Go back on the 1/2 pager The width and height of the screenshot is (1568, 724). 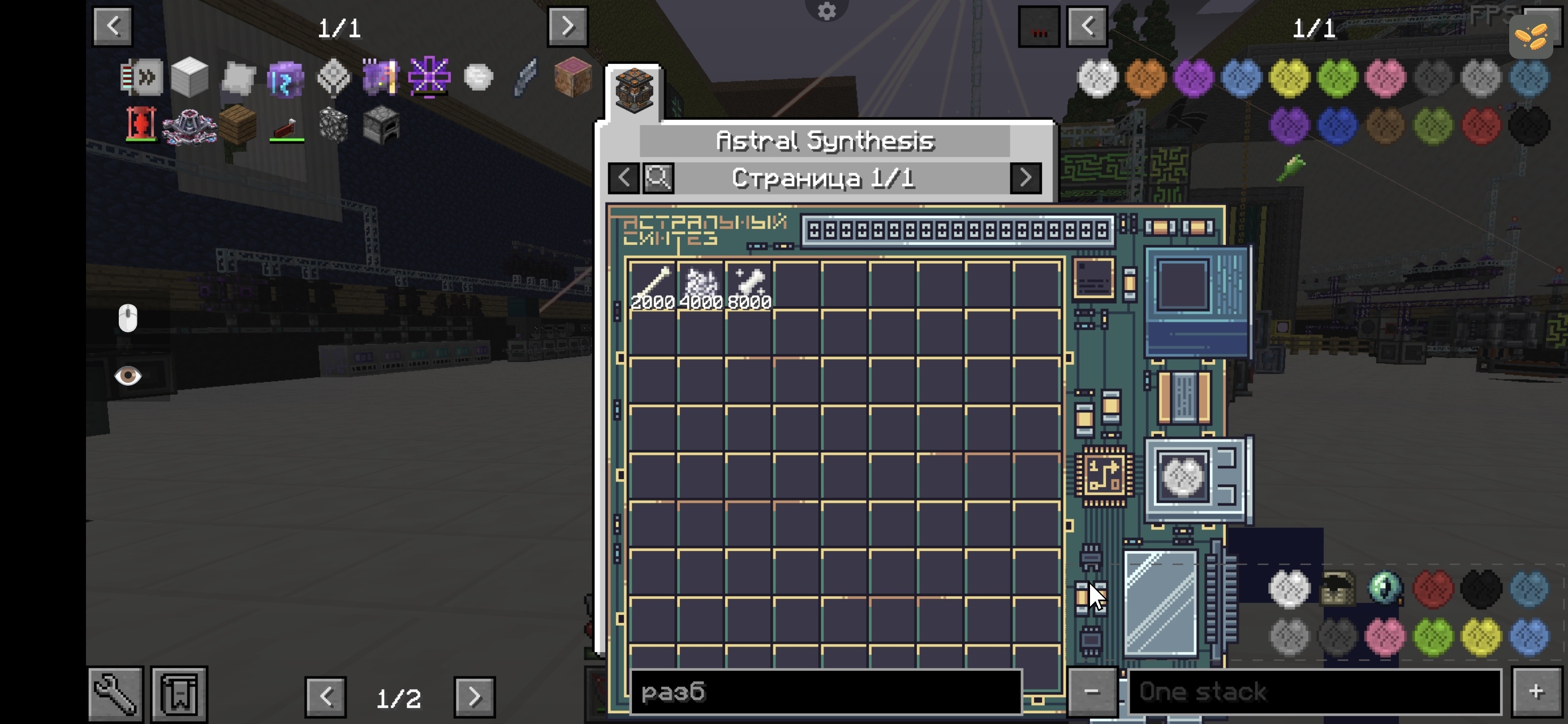point(326,697)
